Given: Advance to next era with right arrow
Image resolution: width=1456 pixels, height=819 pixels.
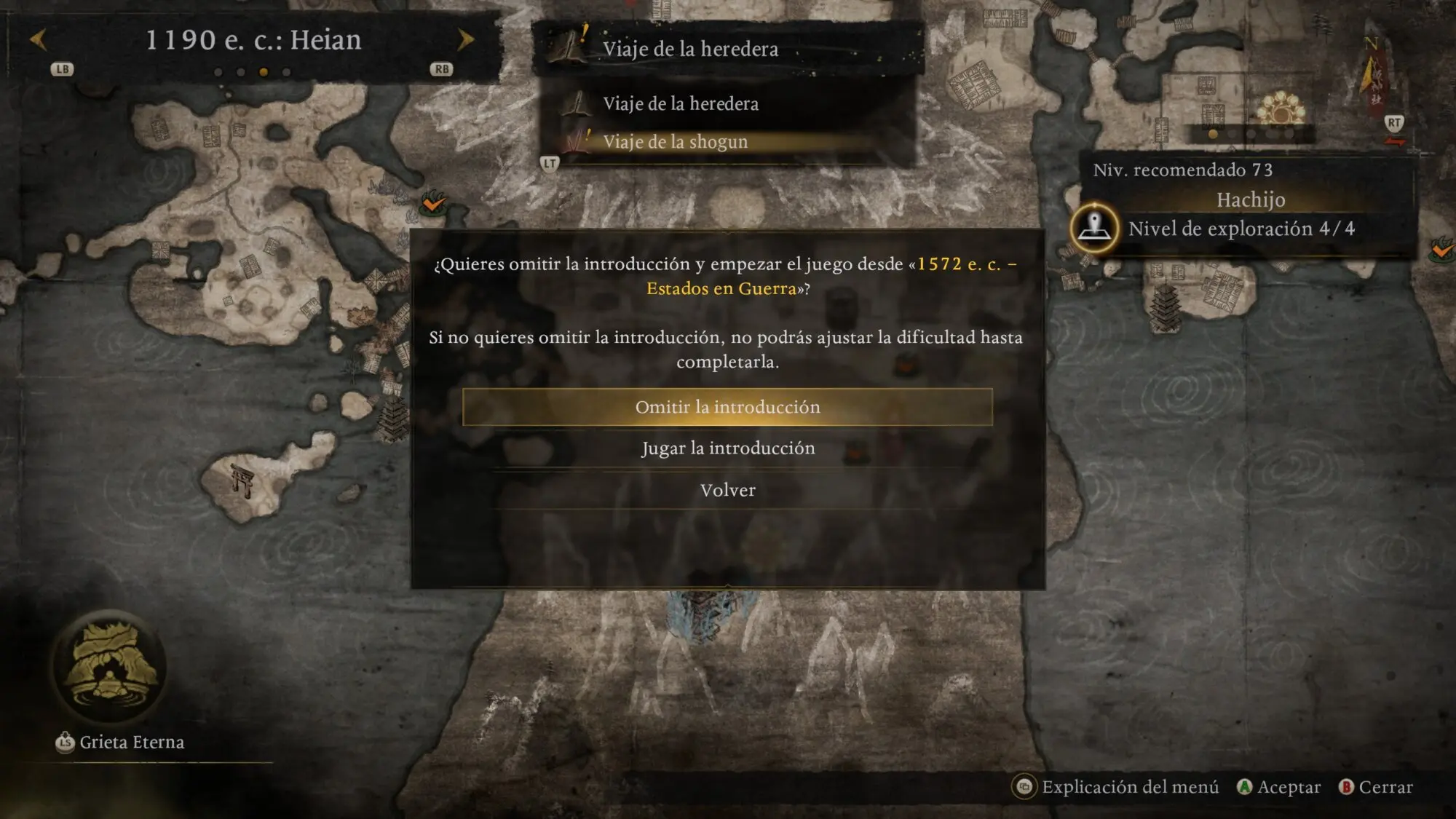Looking at the screenshot, I should coord(465,39).
